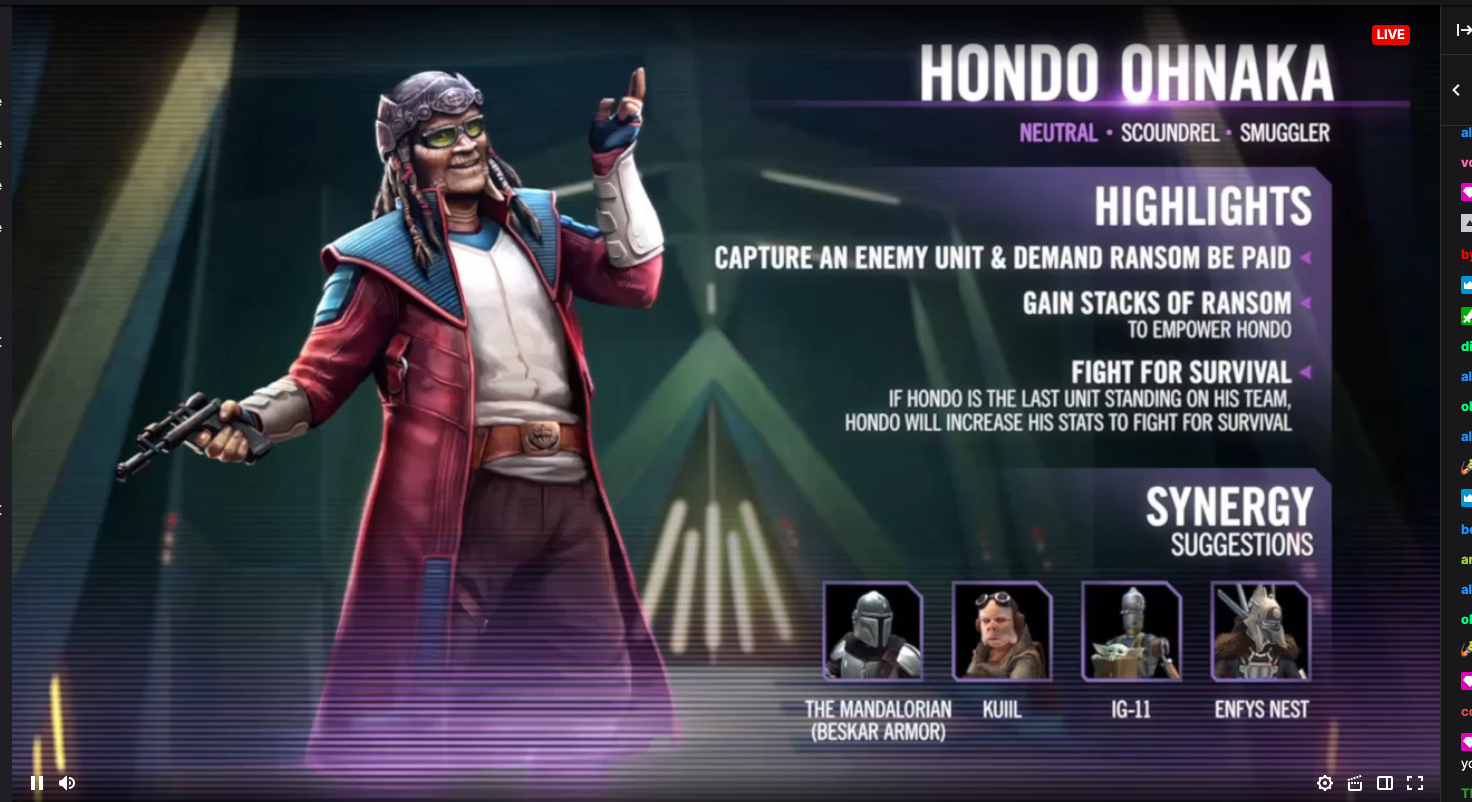Collapse the chat sidebar with the chevron

tap(1456, 89)
